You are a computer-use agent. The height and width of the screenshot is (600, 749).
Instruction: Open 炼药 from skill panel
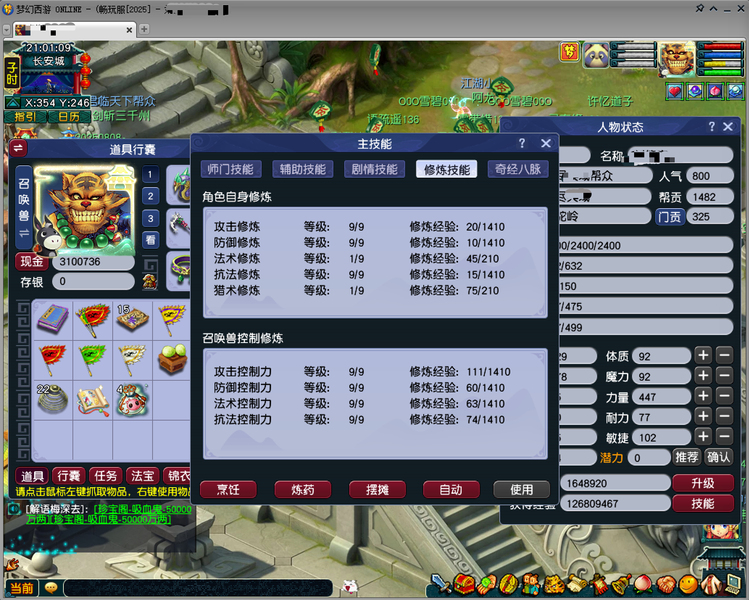(302, 489)
